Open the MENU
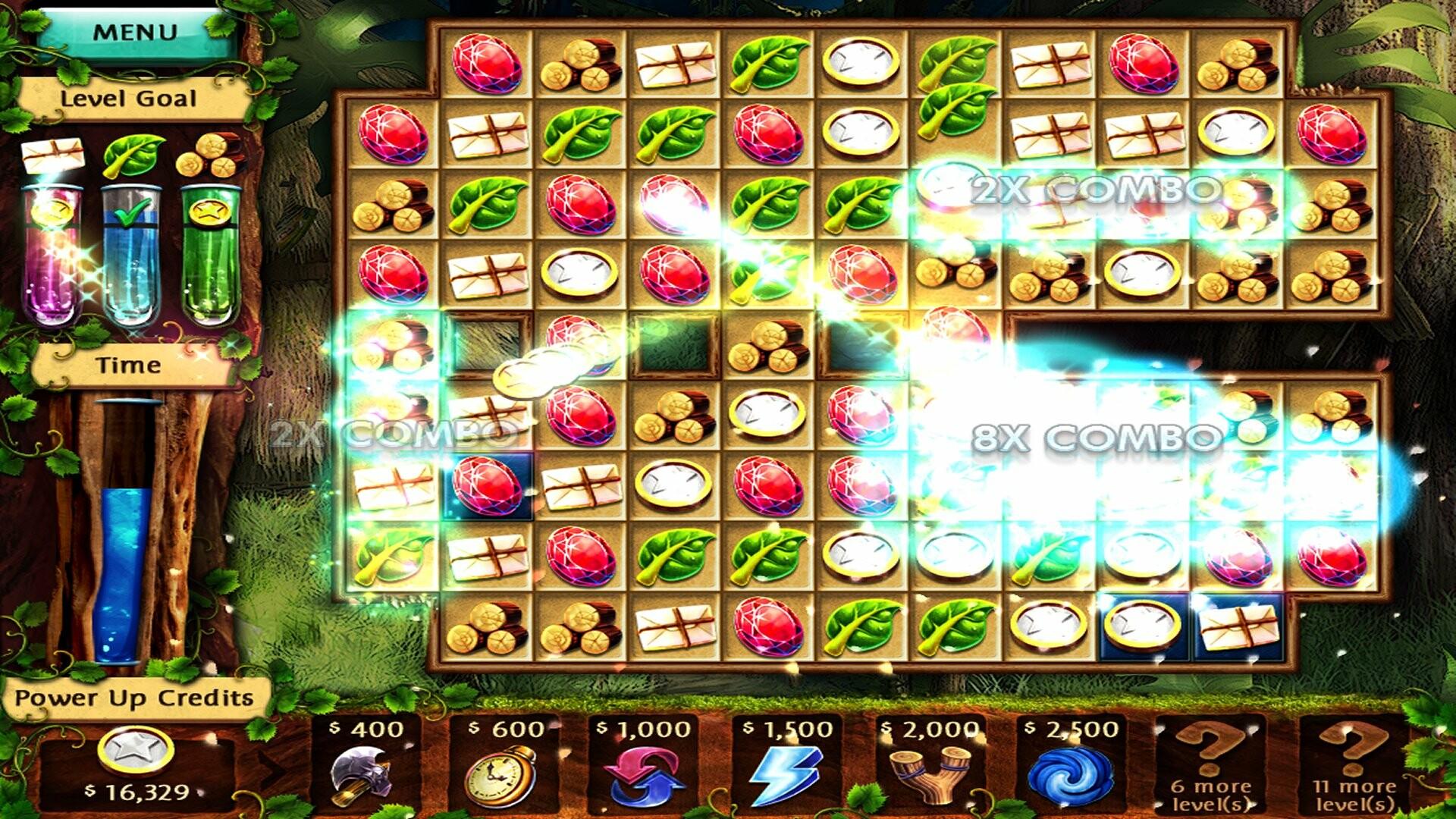 135,32
